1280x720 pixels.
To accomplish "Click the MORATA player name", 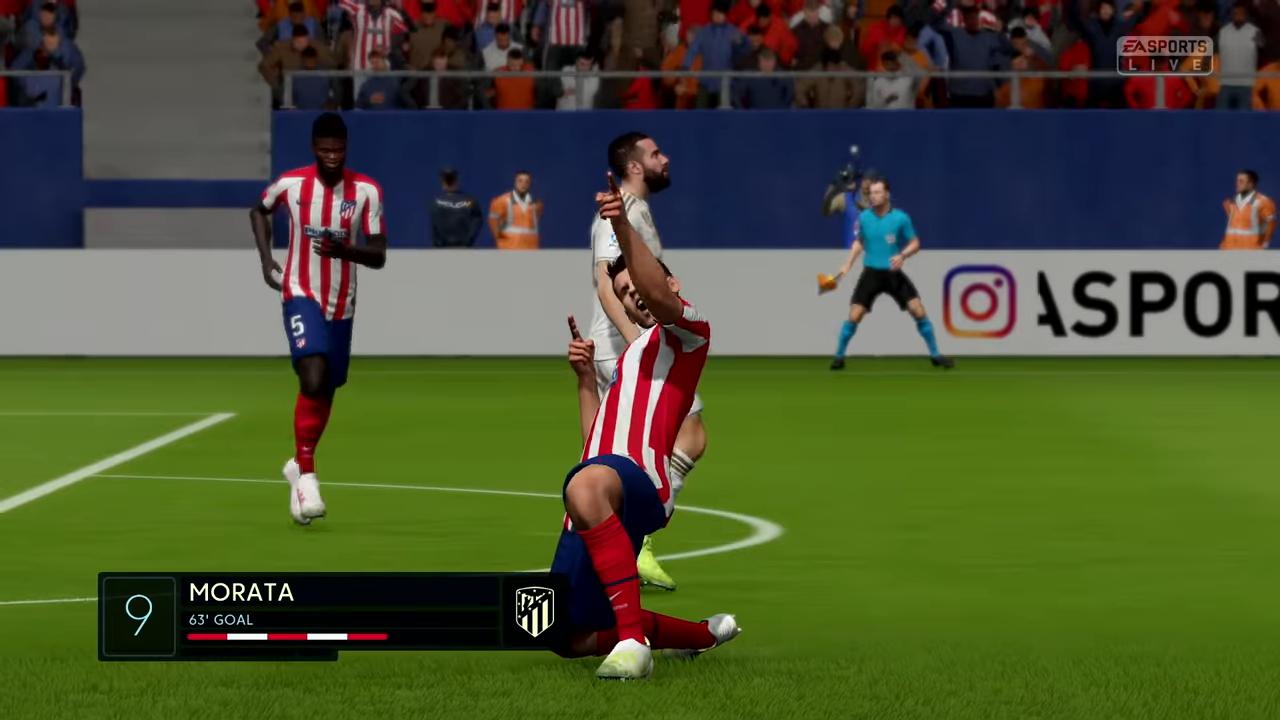I will tap(240, 593).
